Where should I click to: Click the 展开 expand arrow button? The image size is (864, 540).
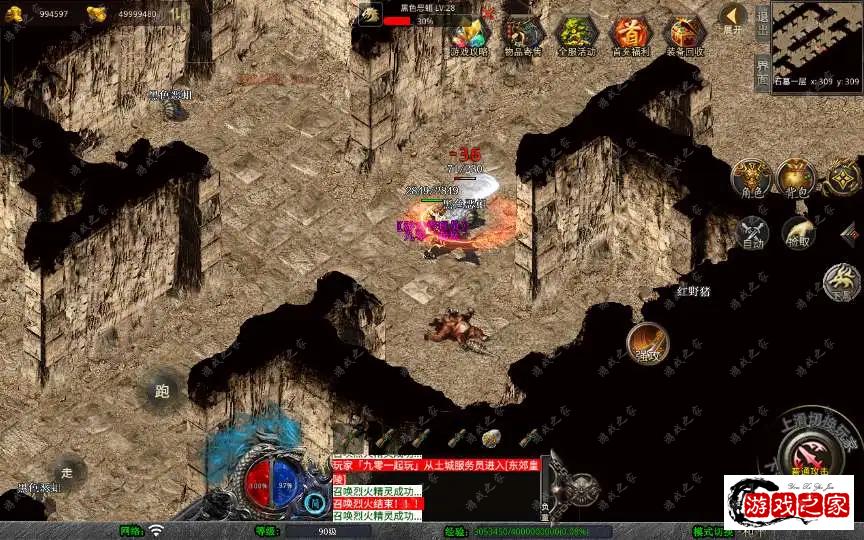coord(734,17)
